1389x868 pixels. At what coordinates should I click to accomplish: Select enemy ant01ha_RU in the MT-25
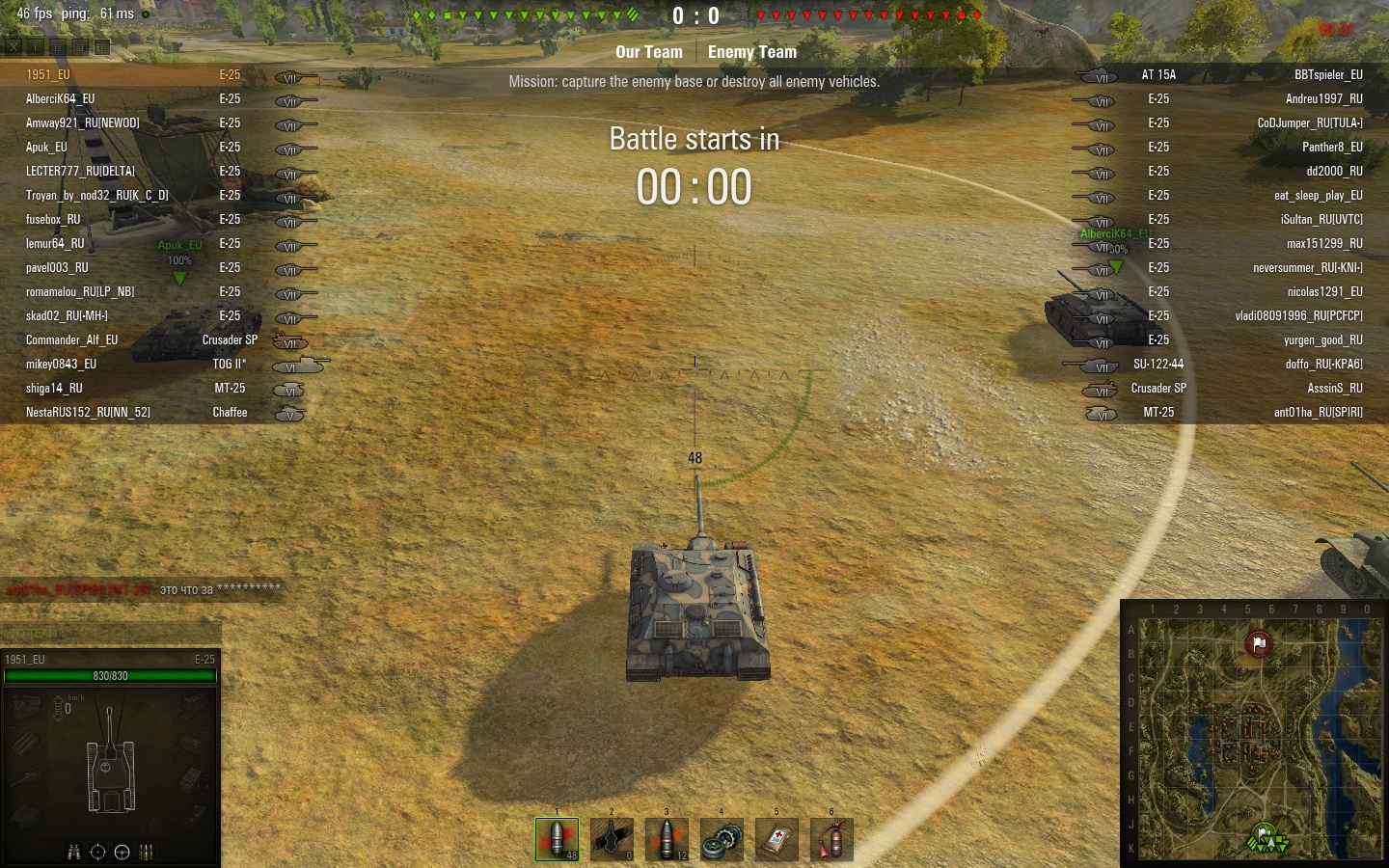[1318, 412]
